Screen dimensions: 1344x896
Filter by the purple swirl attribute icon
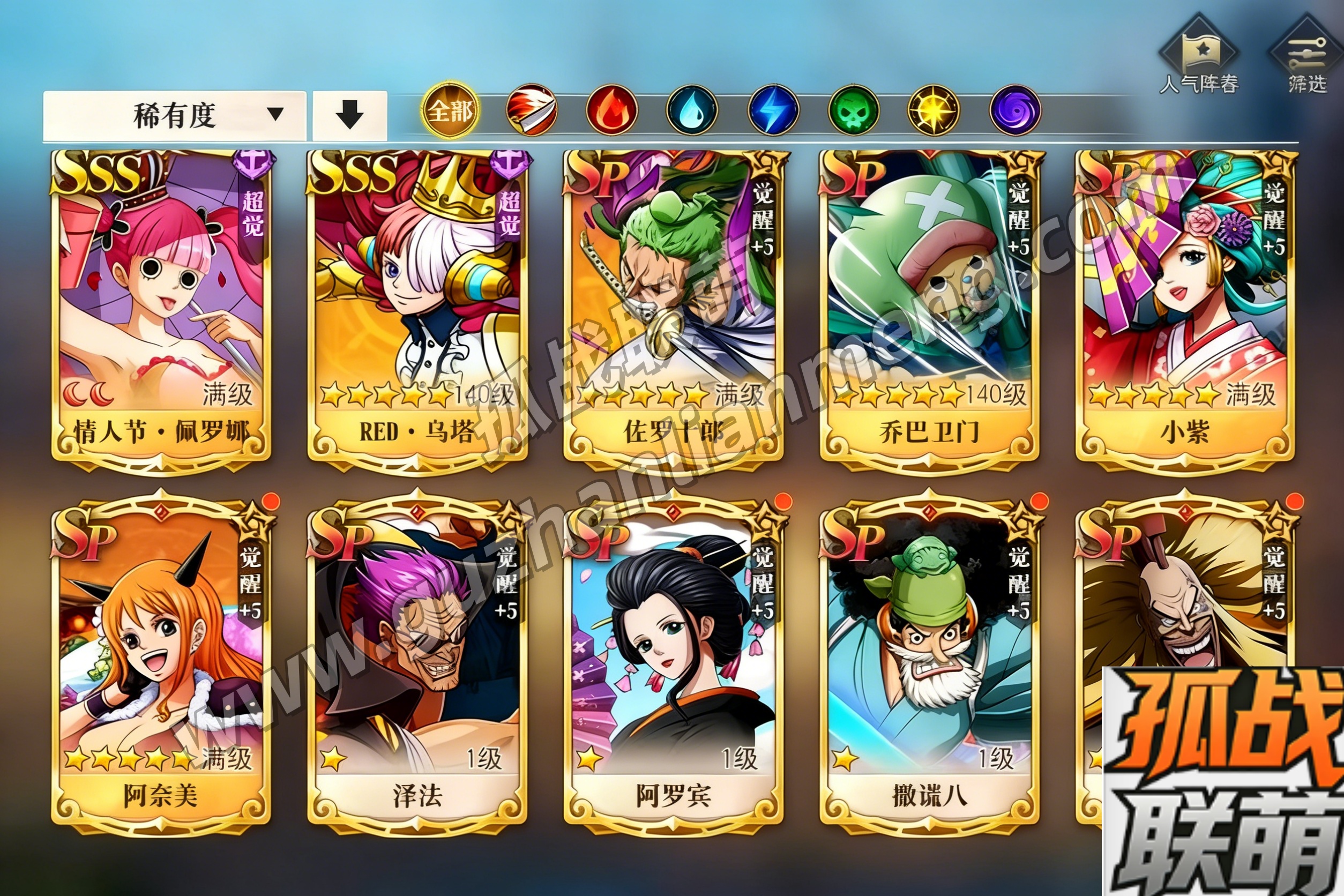pos(1015,110)
